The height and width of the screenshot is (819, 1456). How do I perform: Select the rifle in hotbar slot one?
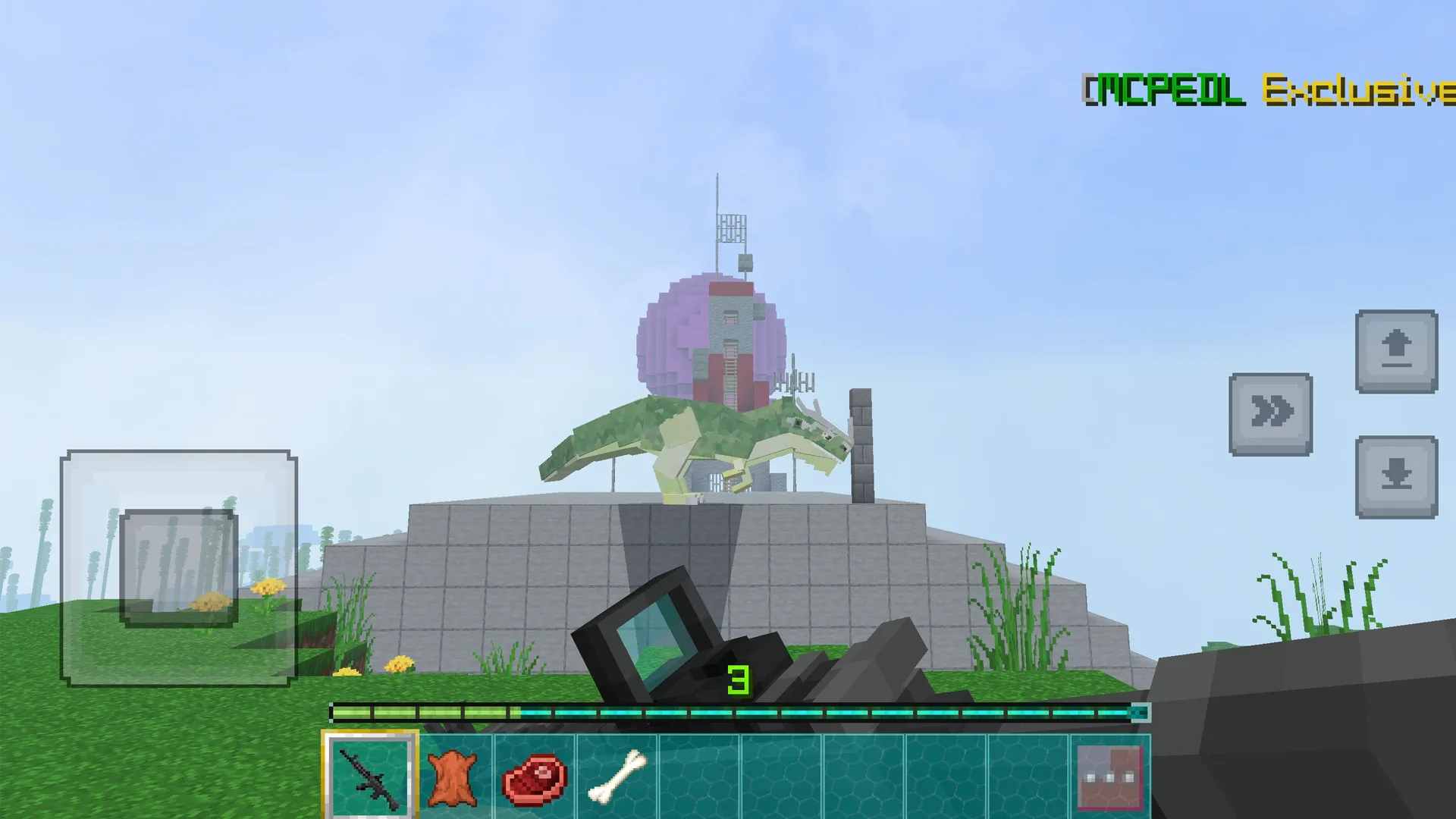(372, 773)
